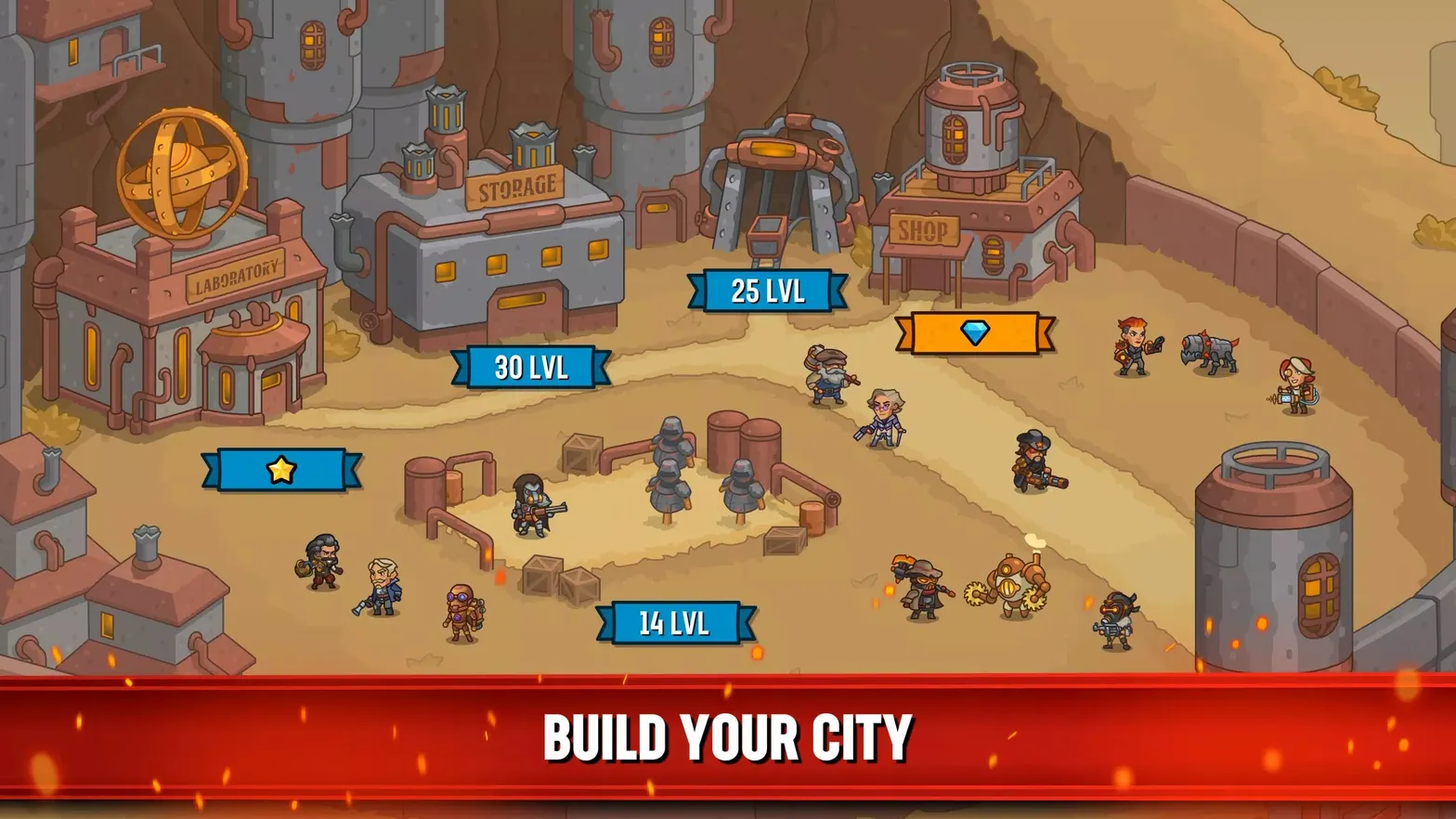Open the 25 LVL banner details
Screen dimensions: 1456x819
click(x=765, y=289)
